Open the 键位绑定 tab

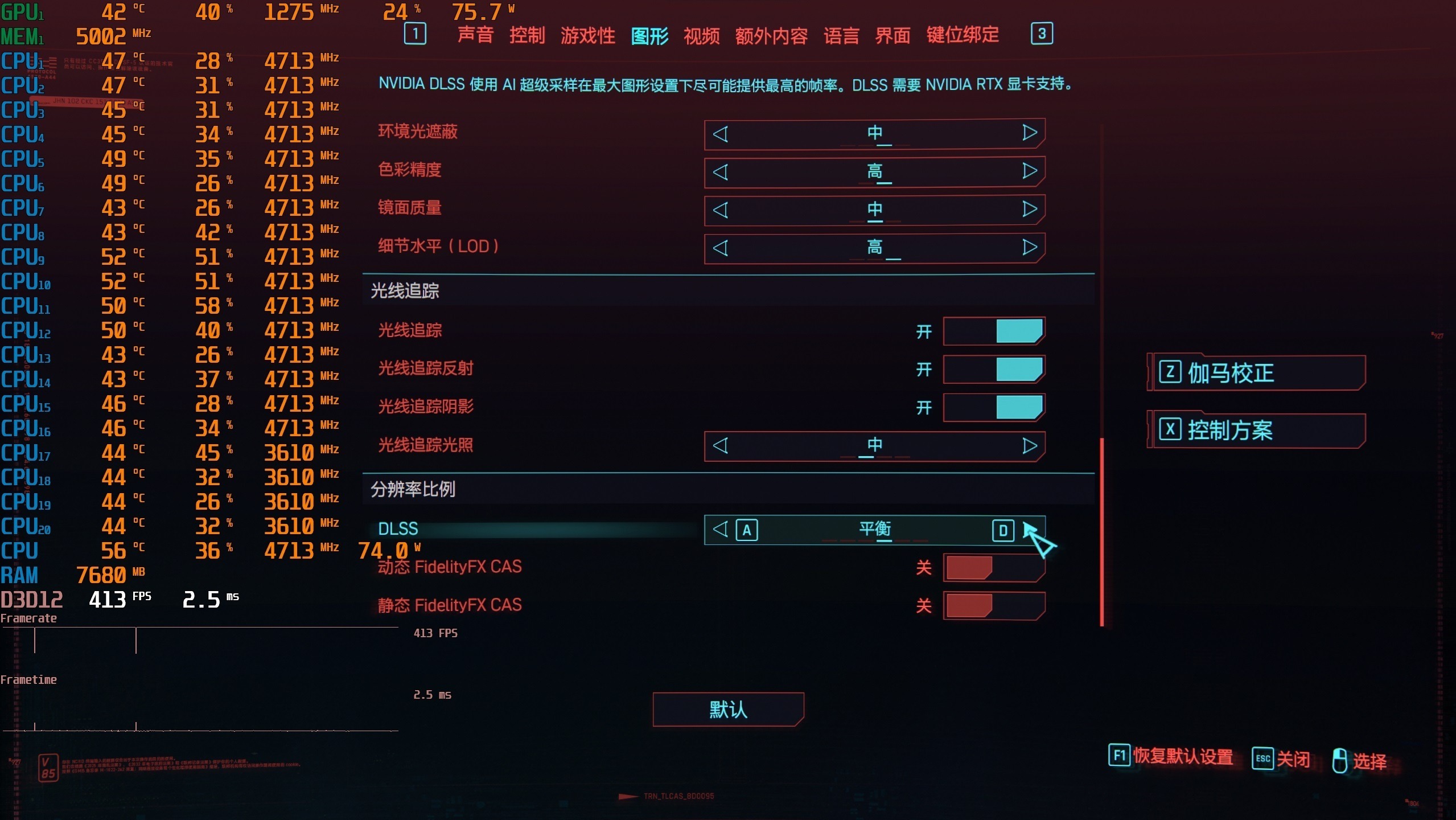pos(963,35)
